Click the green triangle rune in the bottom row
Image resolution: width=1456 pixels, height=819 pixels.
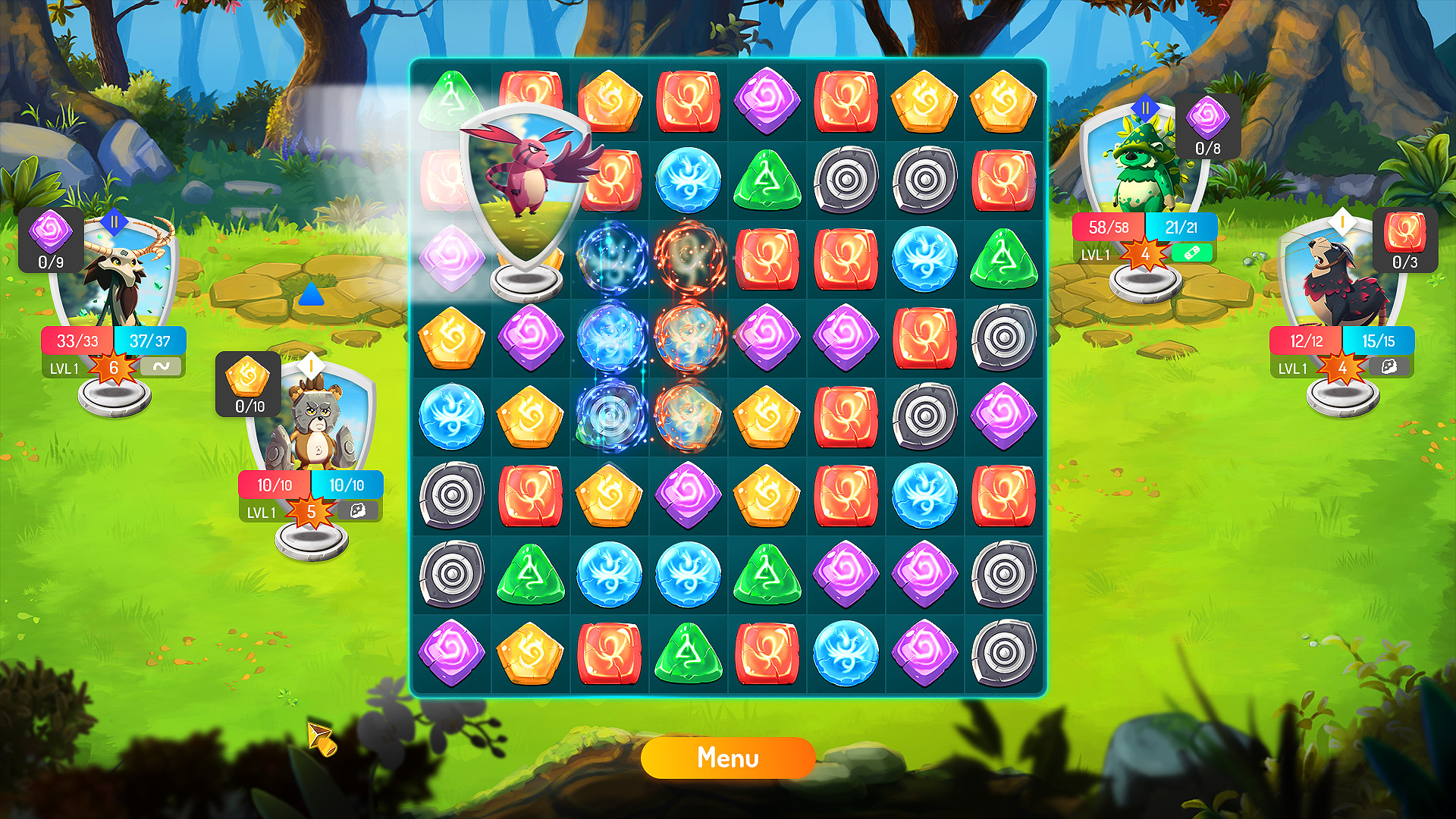pos(688,654)
